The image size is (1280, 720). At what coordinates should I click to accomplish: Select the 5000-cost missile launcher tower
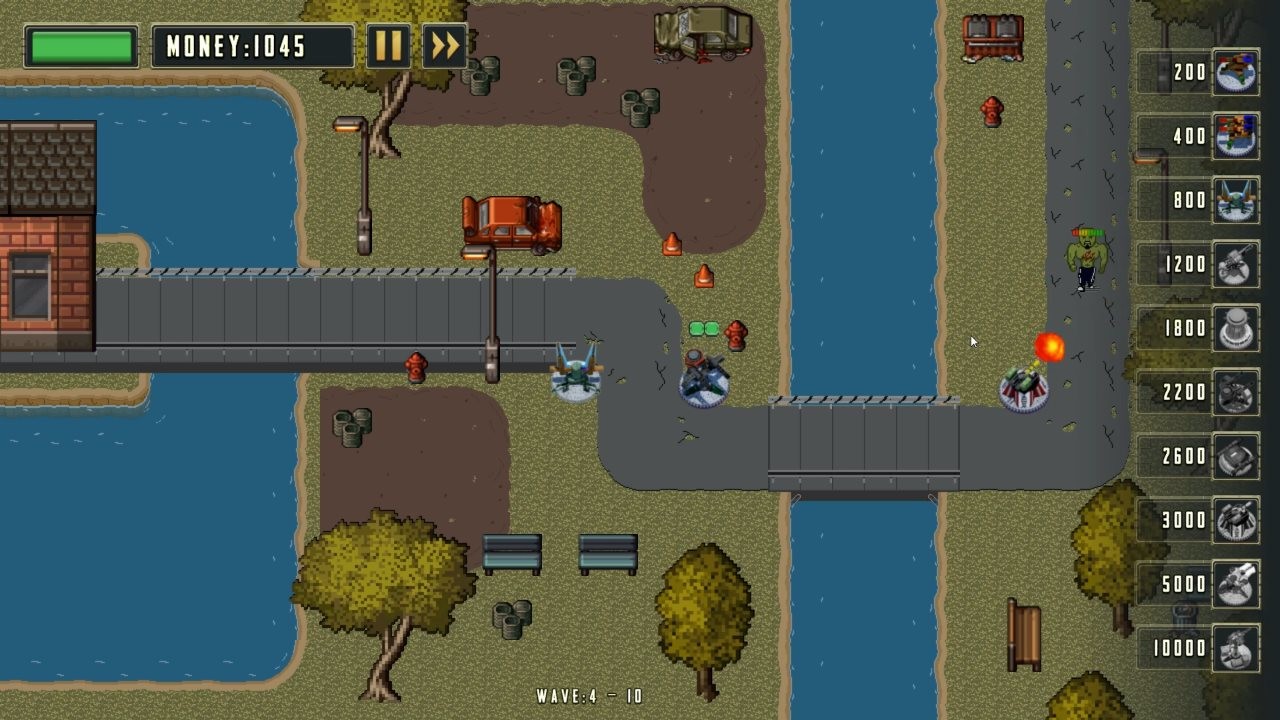(1234, 585)
